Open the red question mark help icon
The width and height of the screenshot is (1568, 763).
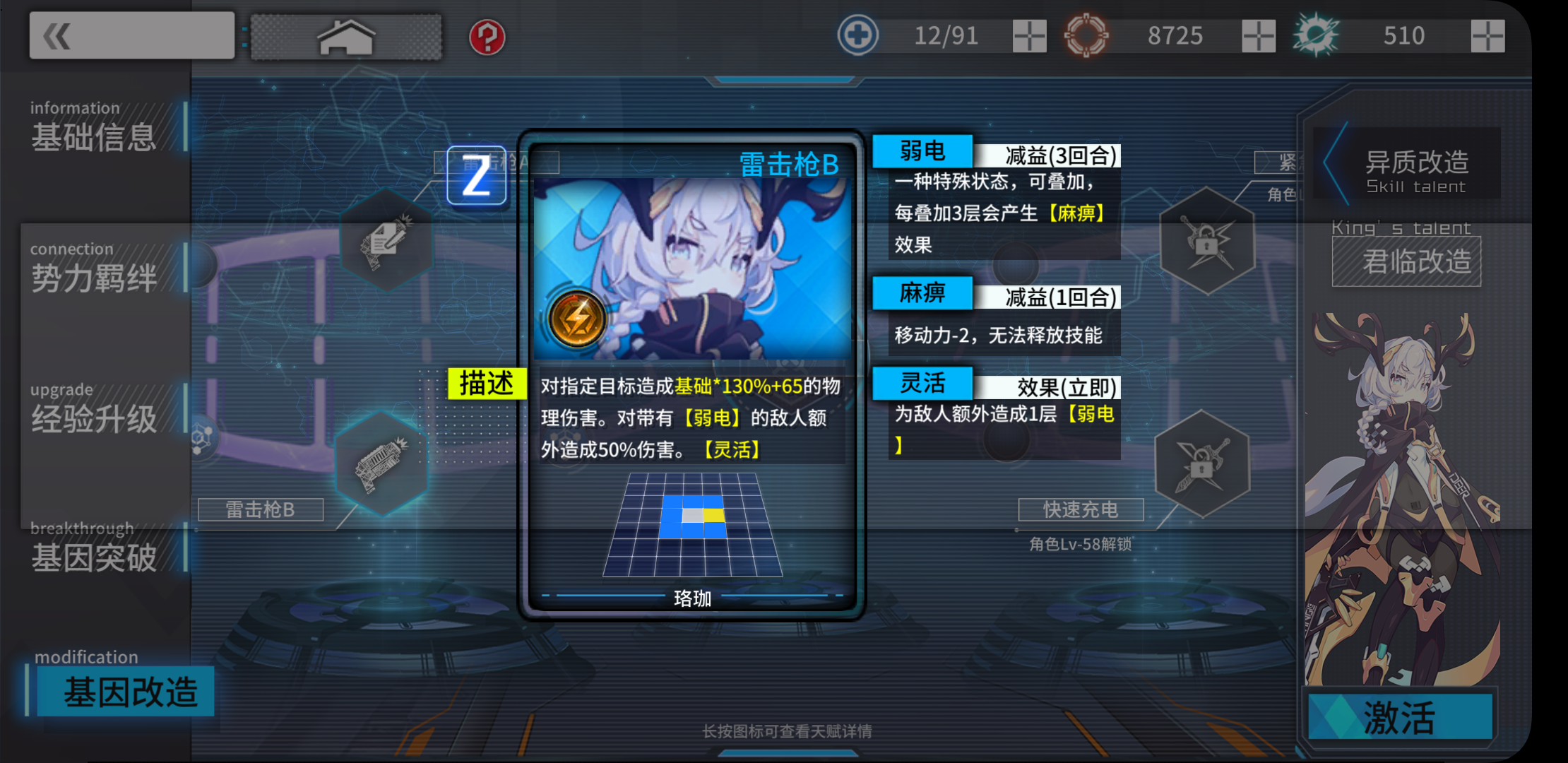pyautogui.click(x=487, y=39)
